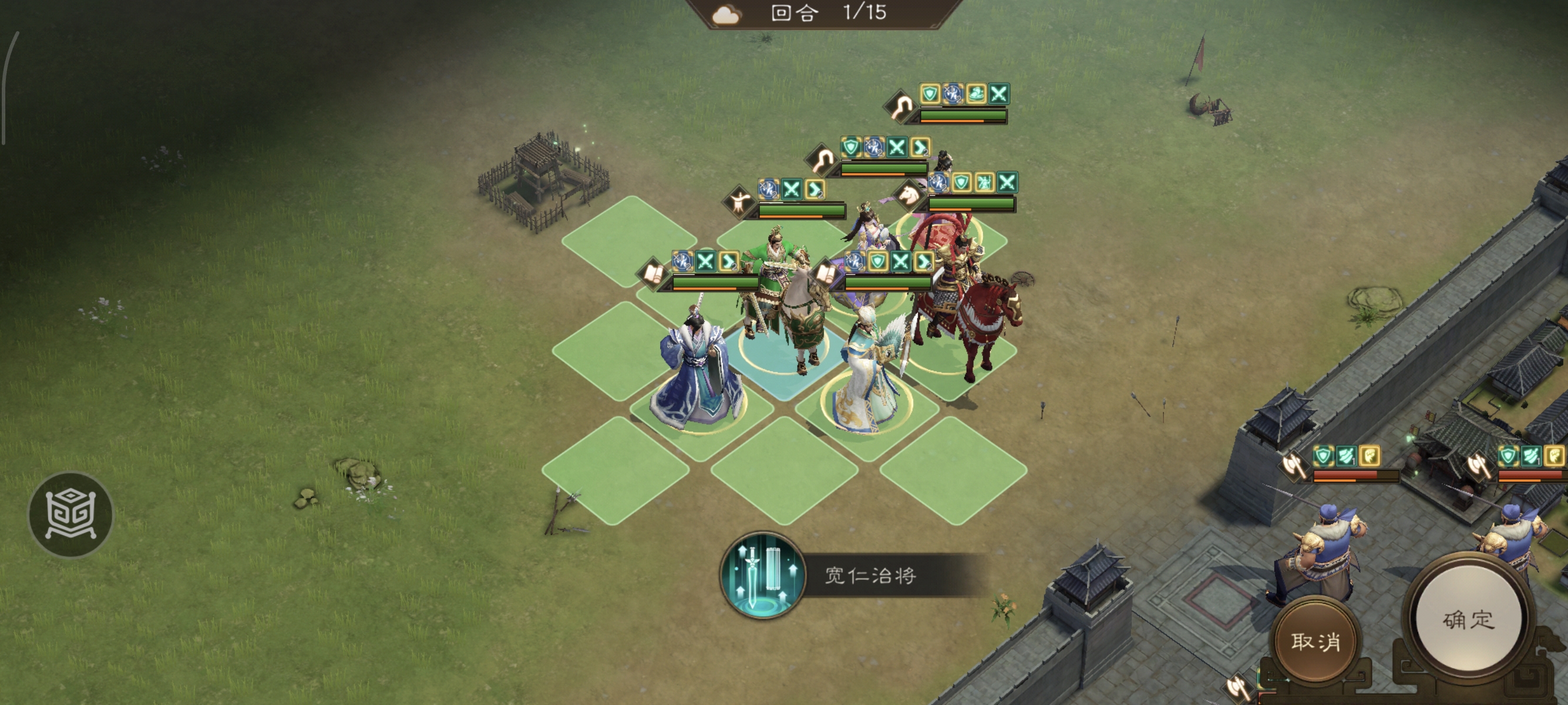Screen dimensions: 1568x705
Task: Click the paw buff icon on the left tower
Action: tap(1369, 456)
